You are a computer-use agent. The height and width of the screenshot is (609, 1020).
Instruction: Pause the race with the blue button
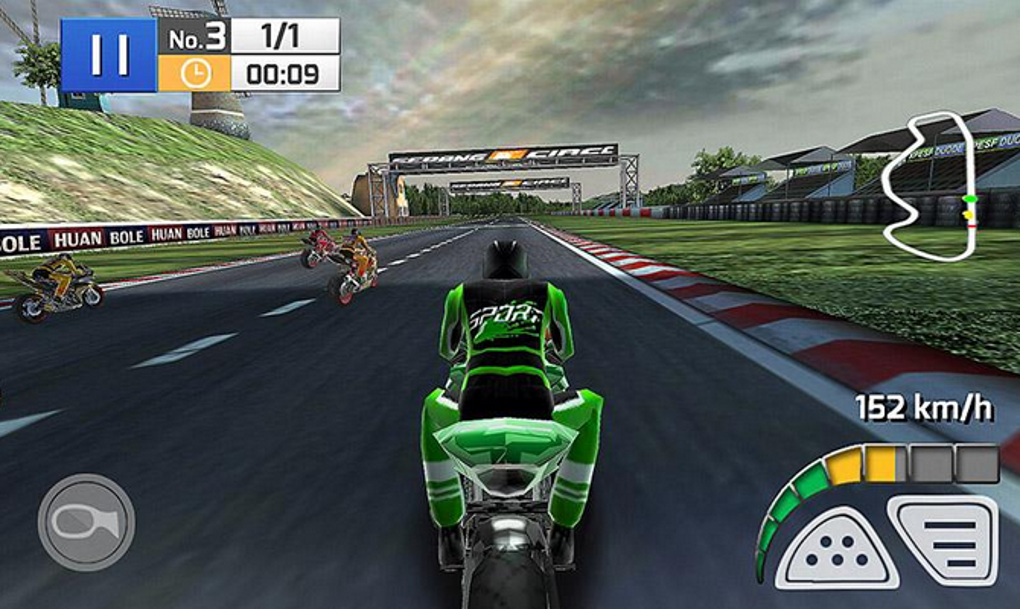(x=108, y=55)
